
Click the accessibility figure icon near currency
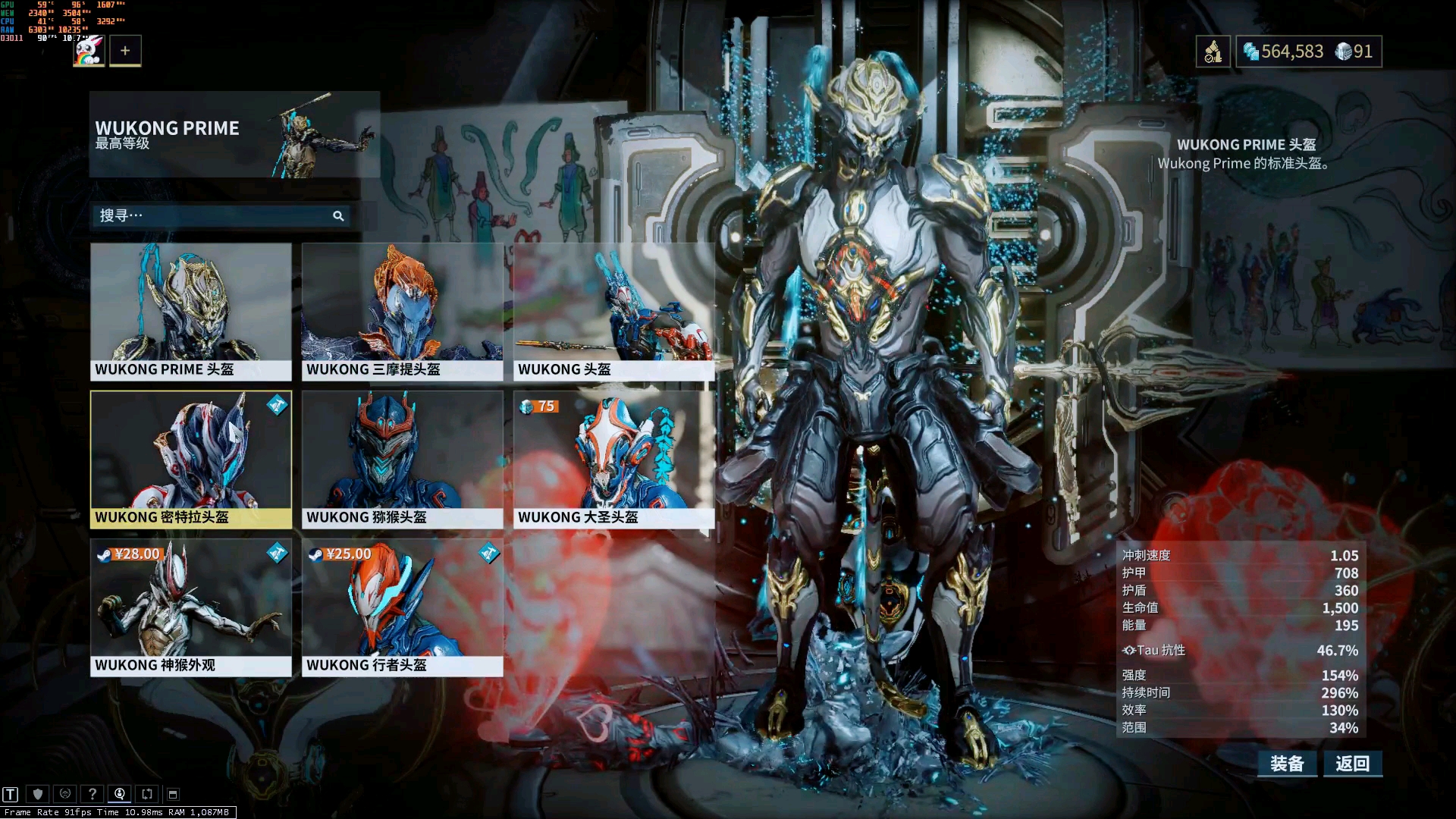click(x=1213, y=52)
